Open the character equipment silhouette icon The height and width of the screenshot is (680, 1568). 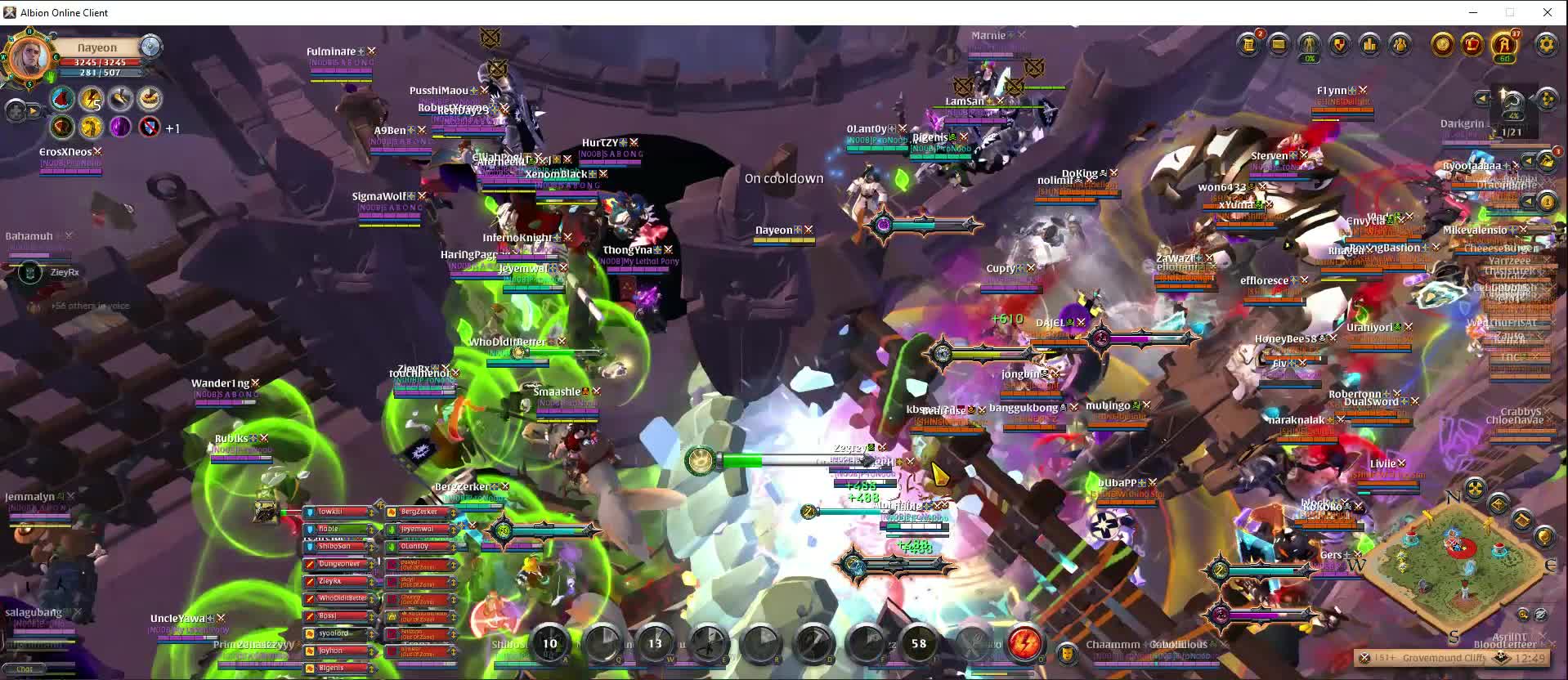pos(1310,44)
